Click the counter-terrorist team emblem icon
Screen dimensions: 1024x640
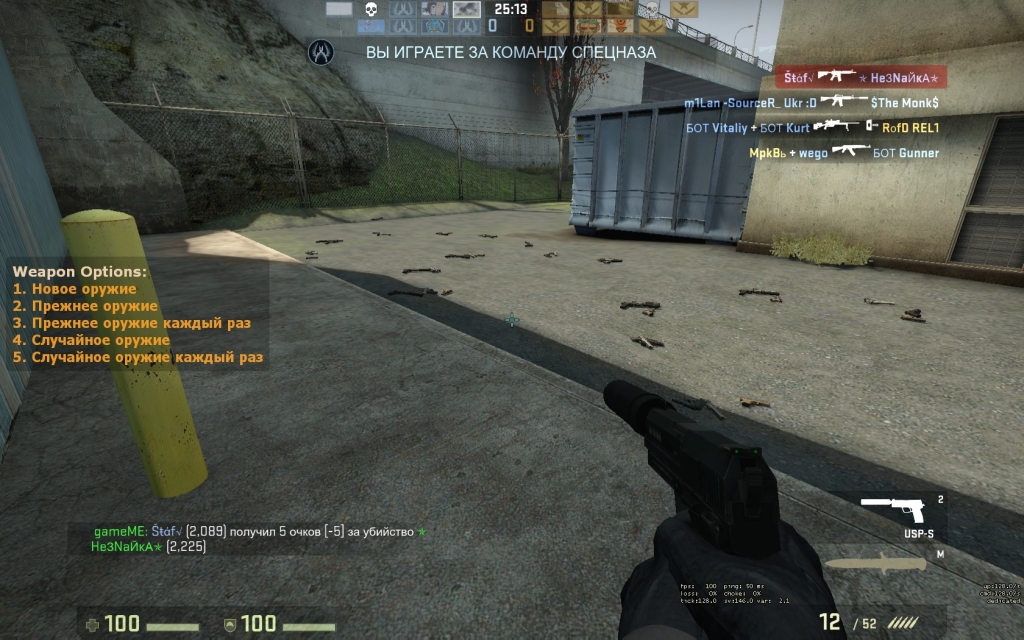click(320, 51)
